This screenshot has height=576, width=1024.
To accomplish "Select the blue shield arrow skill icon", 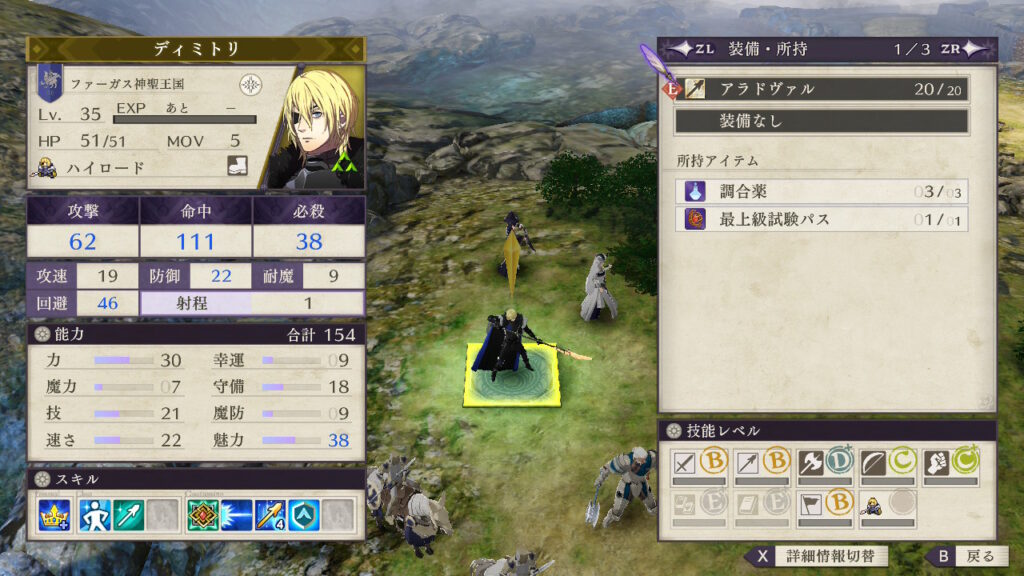I will click(304, 514).
